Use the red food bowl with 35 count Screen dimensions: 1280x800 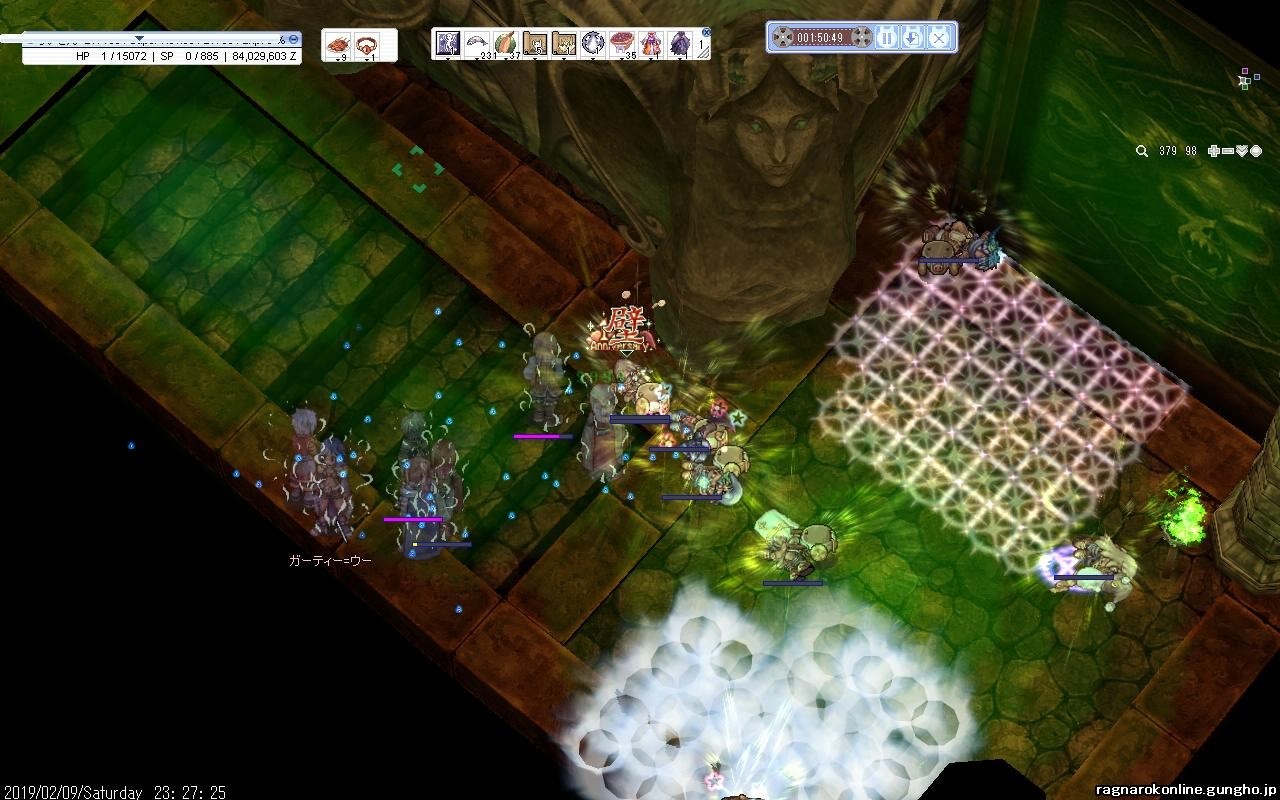[x=622, y=43]
